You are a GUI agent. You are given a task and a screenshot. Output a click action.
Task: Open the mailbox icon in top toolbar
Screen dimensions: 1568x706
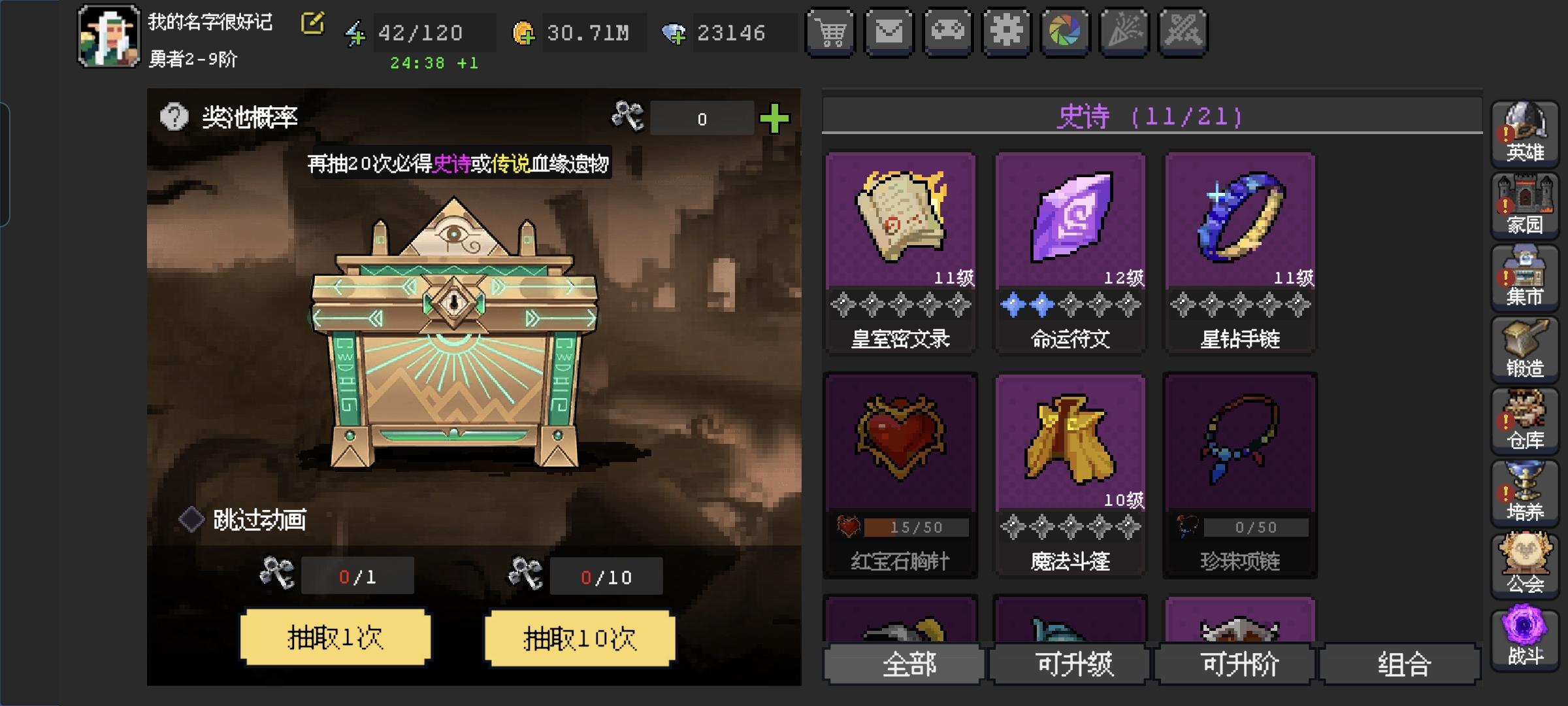click(x=889, y=31)
